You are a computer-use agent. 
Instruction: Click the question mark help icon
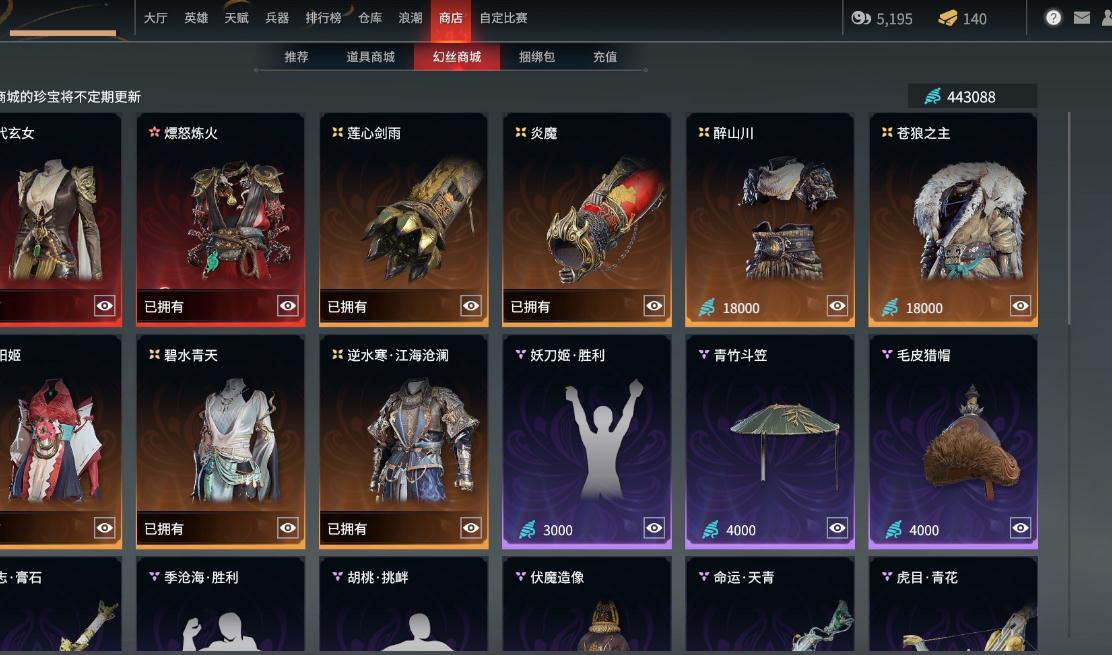click(x=1053, y=18)
